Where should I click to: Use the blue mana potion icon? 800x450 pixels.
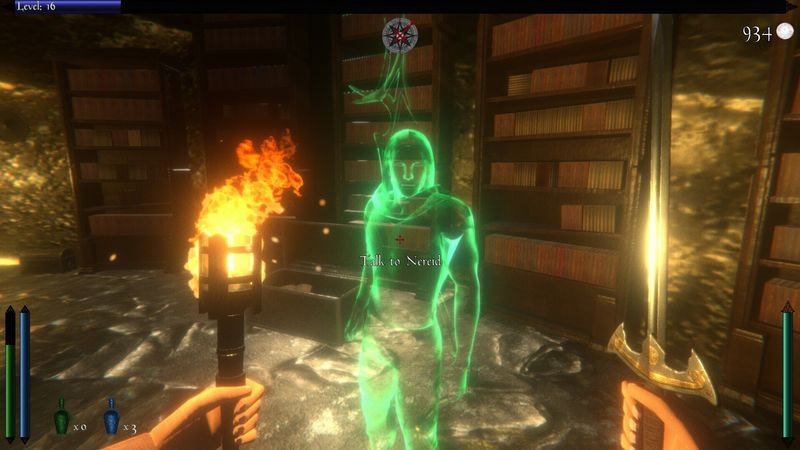111,417
